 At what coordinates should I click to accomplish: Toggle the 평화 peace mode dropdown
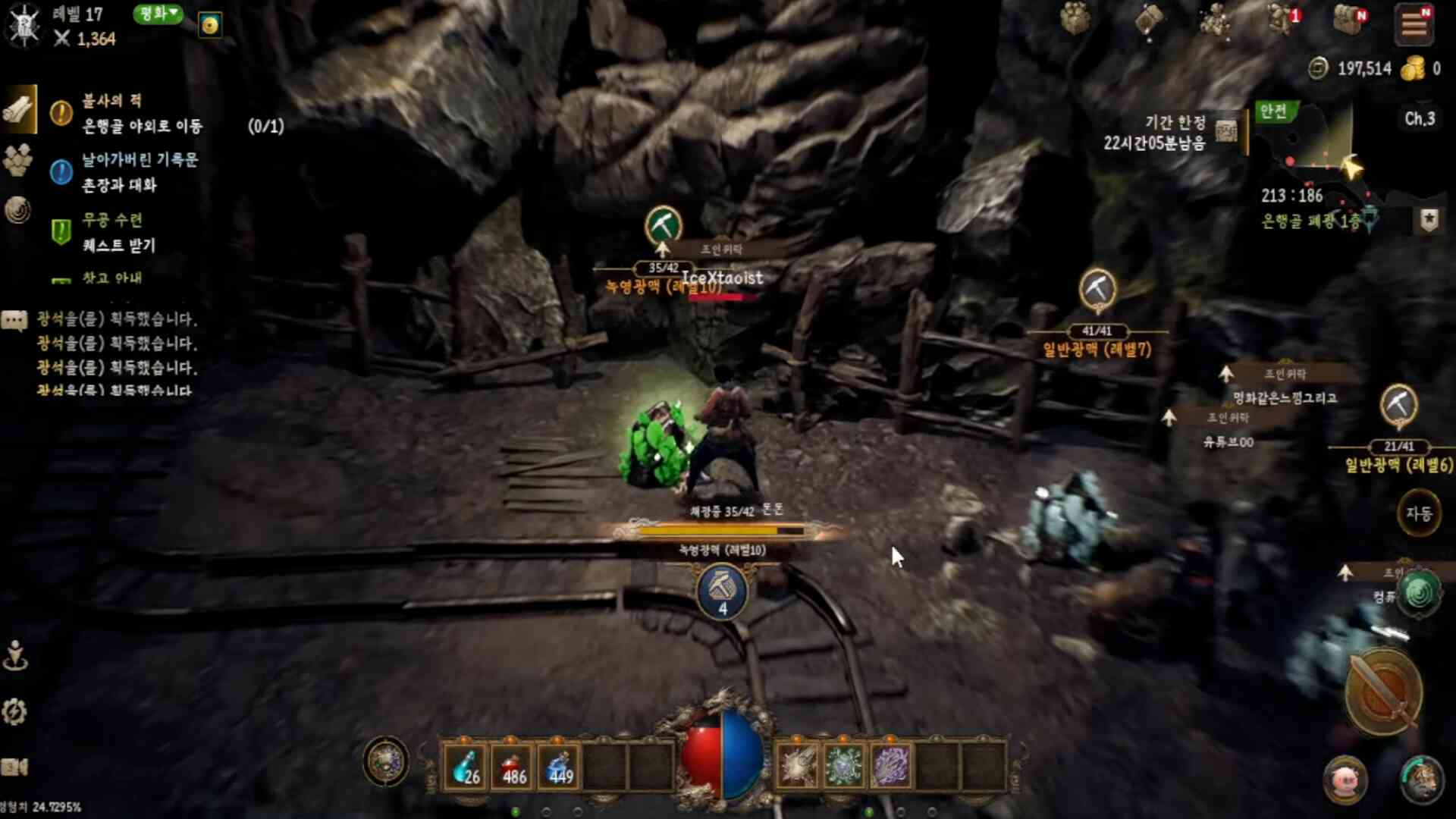click(158, 14)
